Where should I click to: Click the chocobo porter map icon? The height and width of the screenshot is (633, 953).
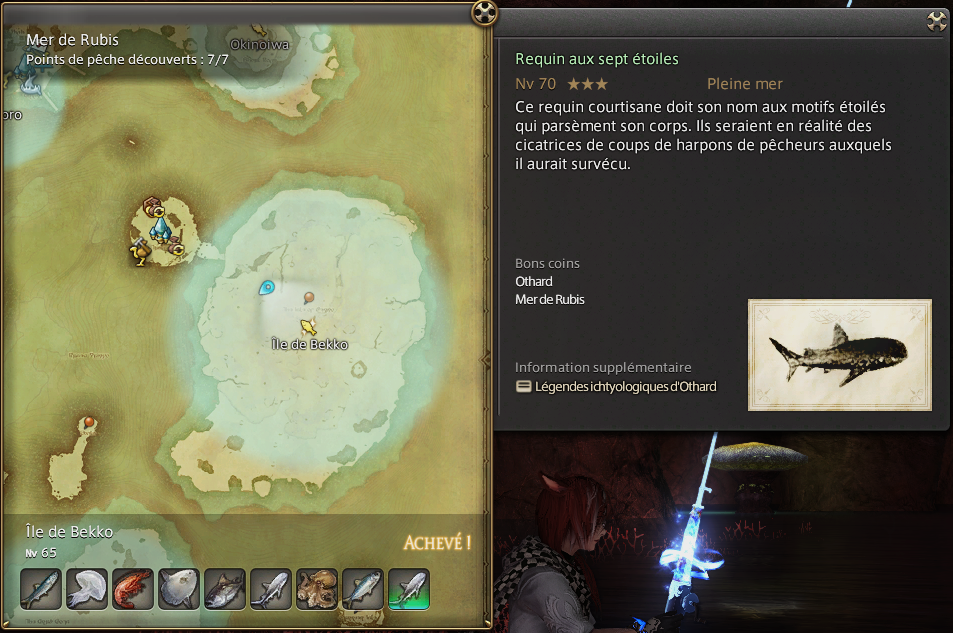(x=140, y=255)
